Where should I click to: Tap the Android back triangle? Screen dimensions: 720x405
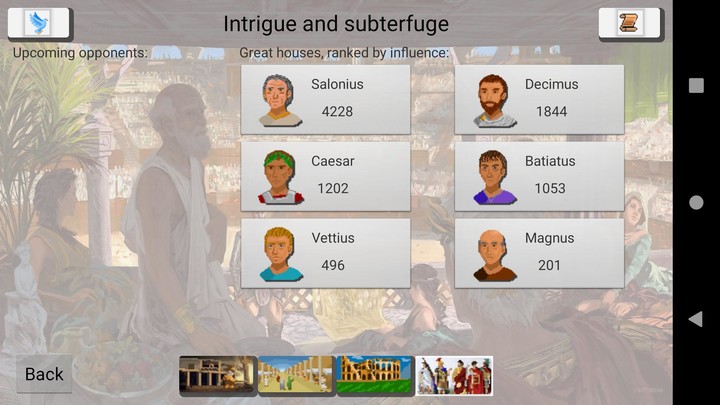coord(696,319)
